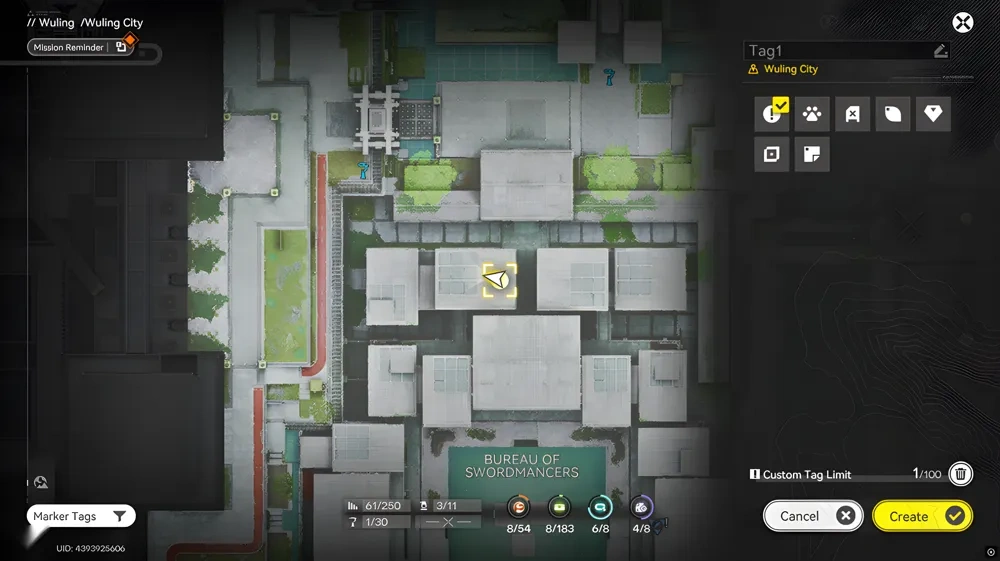This screenshot has height=561, width=1000.
Task: Select the purple collectible counter showing 4/8
Action: click(641, 508)
